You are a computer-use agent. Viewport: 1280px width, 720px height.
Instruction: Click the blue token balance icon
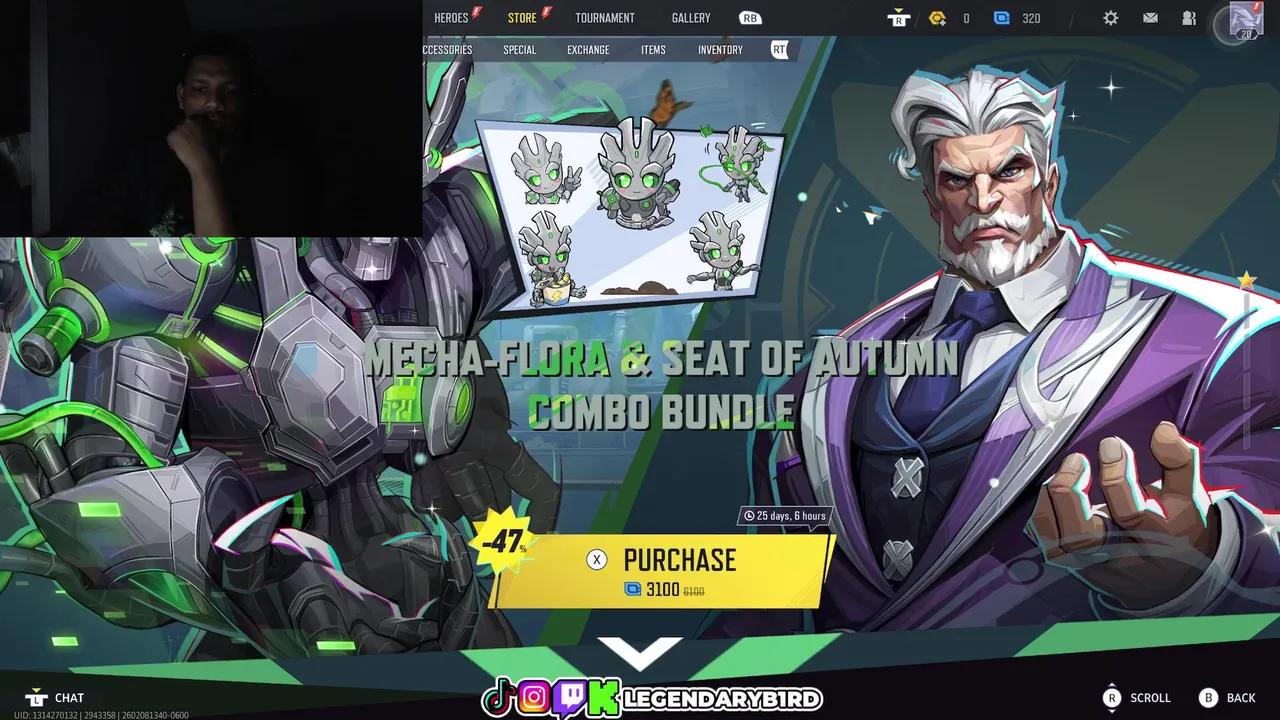coord(1001,17)
